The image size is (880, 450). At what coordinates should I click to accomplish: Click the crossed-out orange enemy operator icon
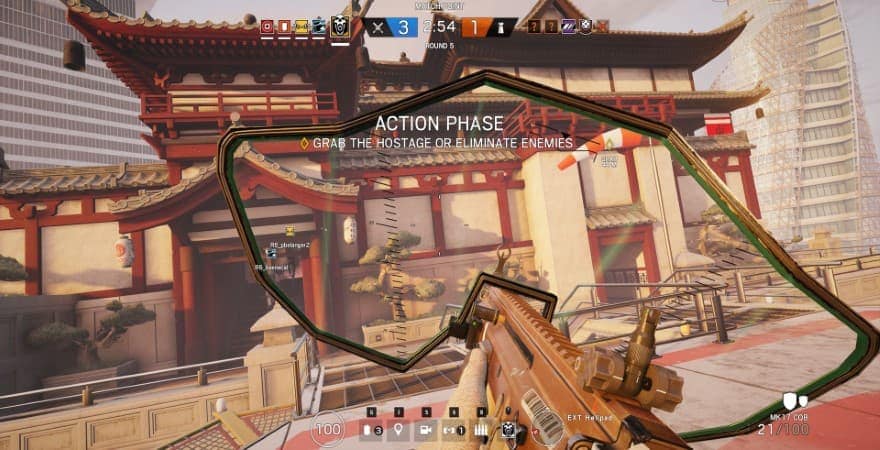(600, 26)
